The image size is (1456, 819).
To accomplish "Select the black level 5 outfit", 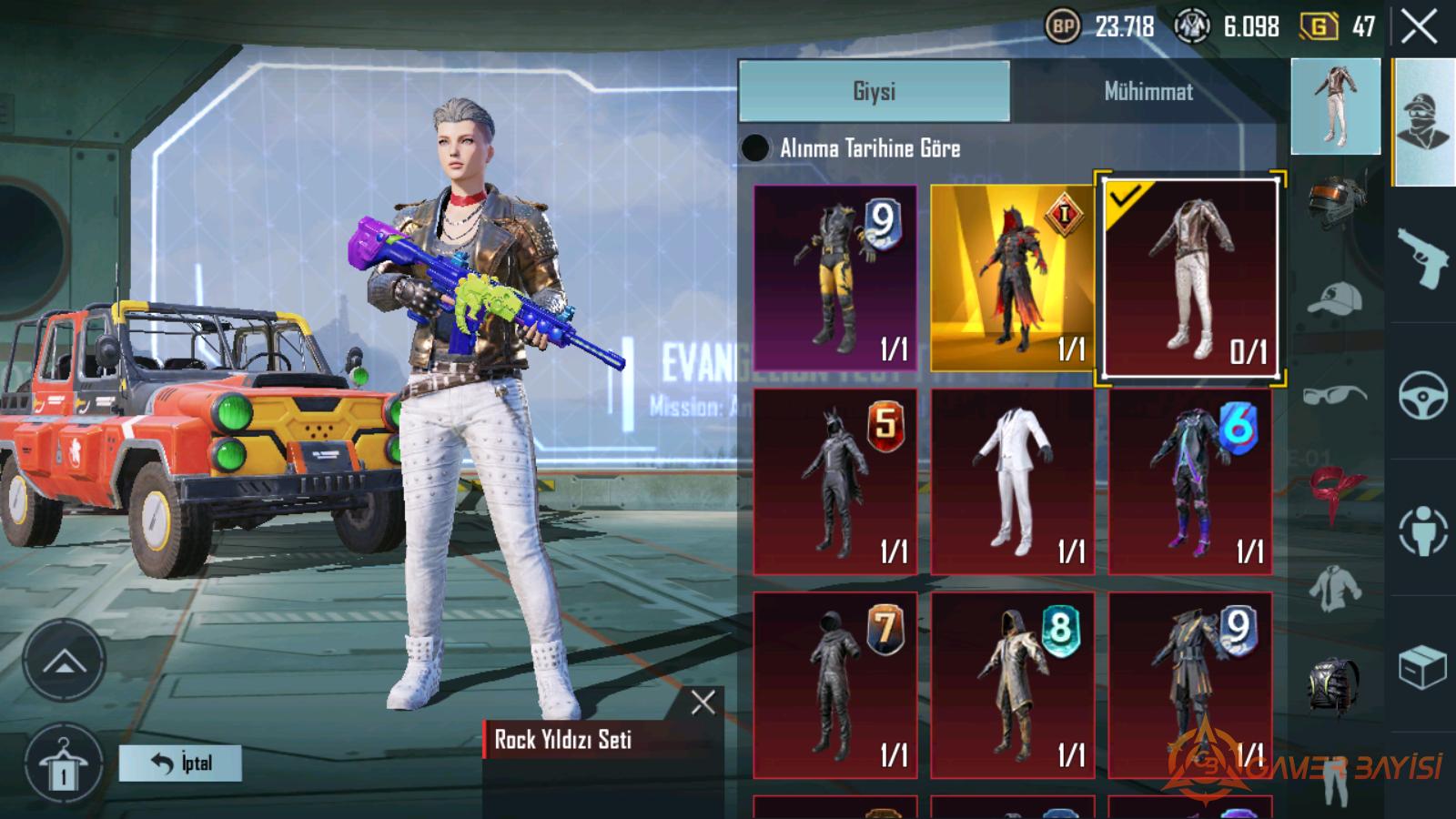I will [x=835, y=481].
